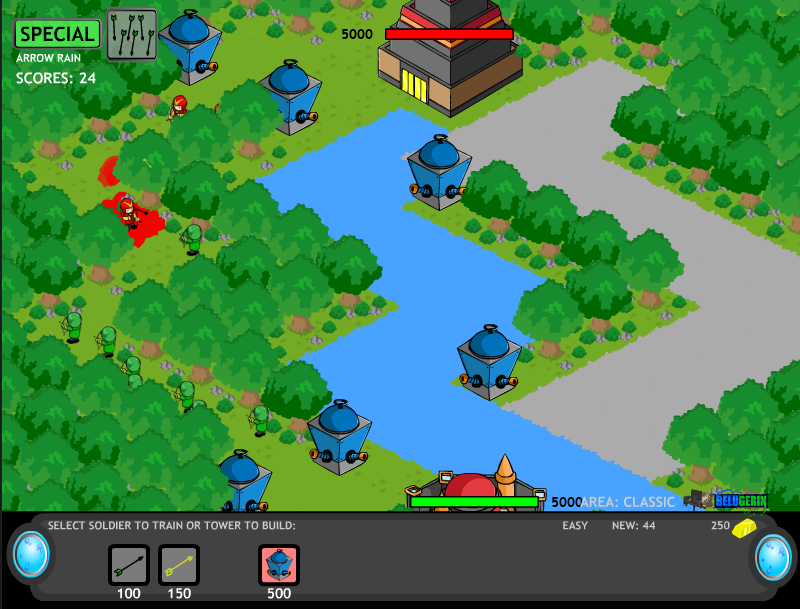Screen dimensions: 800x609
Task: Trigger the Arrow Rain ability icon
Action: click(x=131, y=34)
